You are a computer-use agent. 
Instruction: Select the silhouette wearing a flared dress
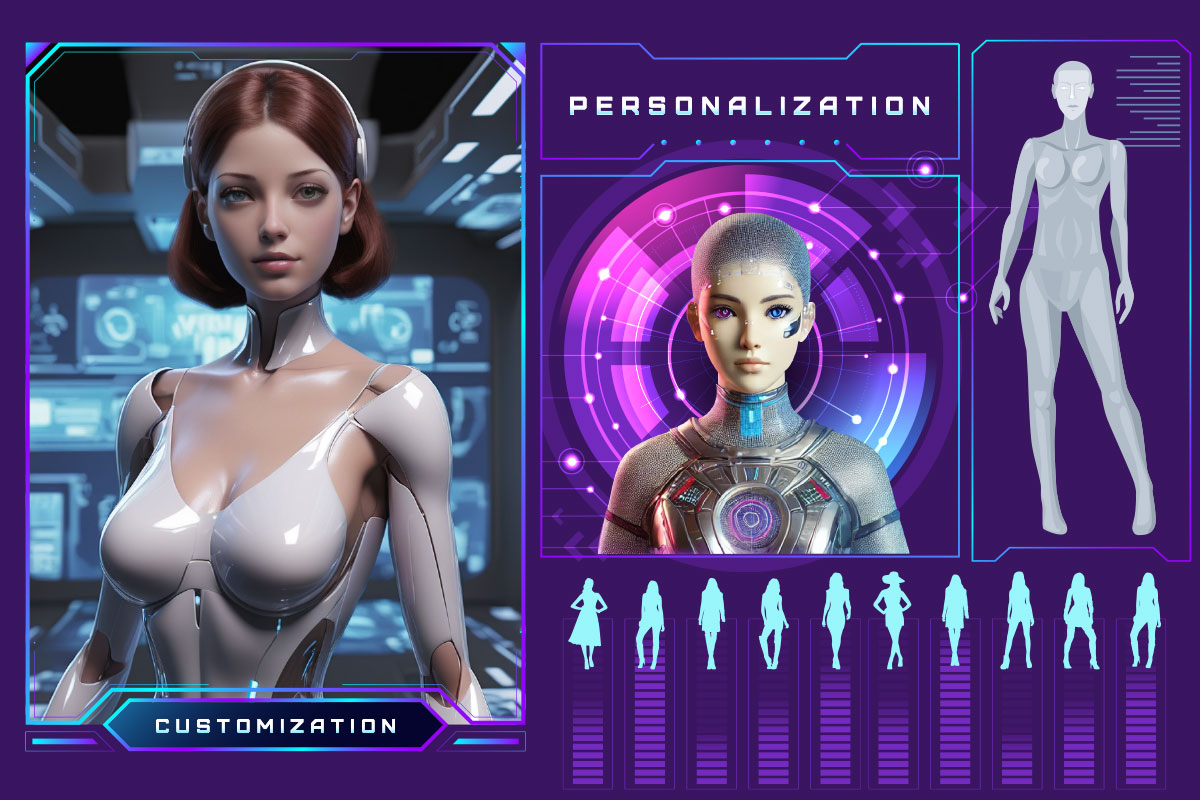point(588,623)
